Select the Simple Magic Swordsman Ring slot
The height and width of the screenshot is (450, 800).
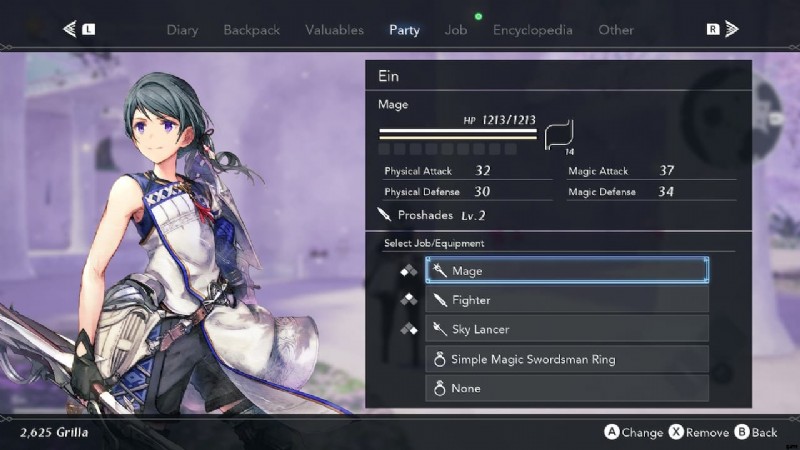click(567, 359)
